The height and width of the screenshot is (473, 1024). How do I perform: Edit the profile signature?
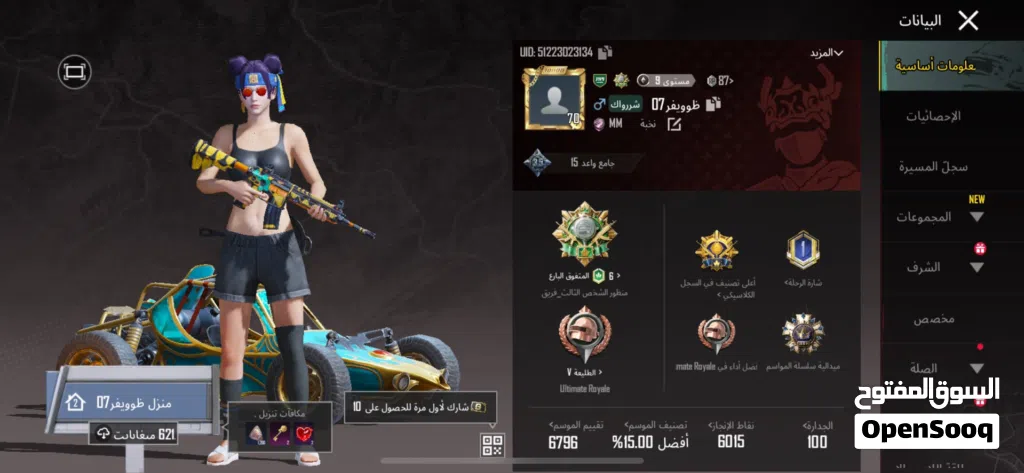coord(674,124)
